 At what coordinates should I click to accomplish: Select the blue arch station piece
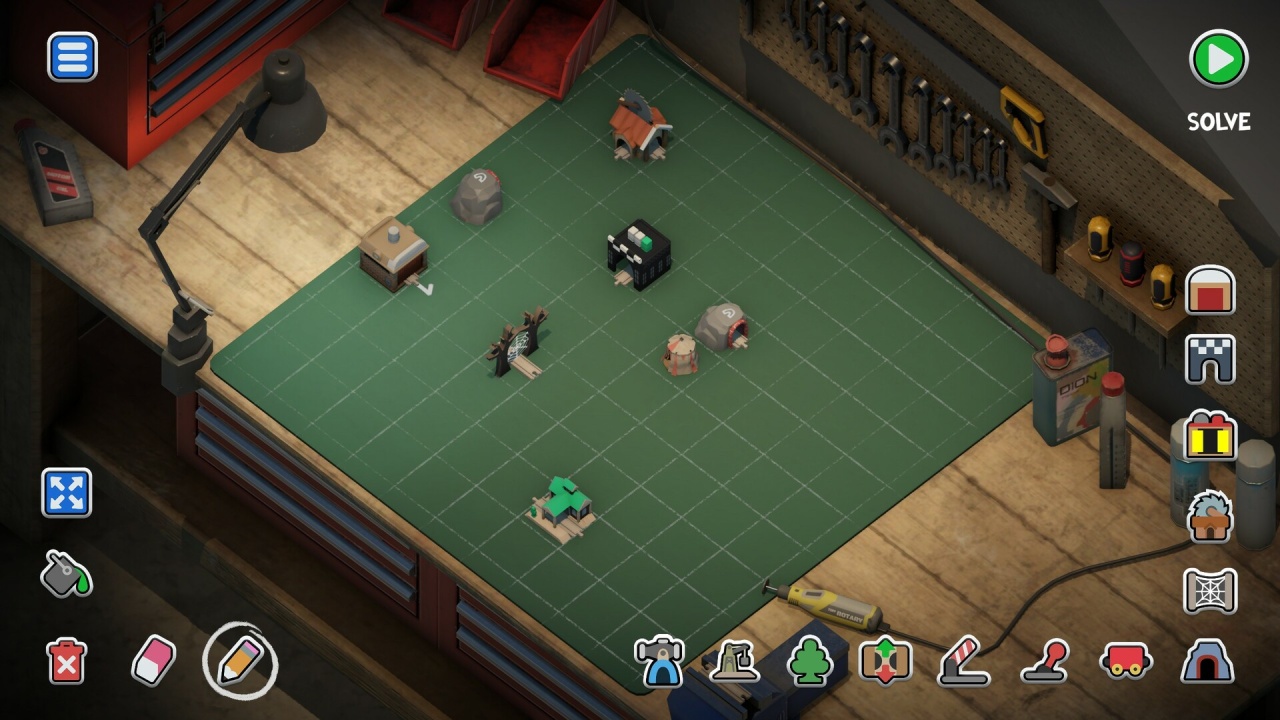point(659,661)
